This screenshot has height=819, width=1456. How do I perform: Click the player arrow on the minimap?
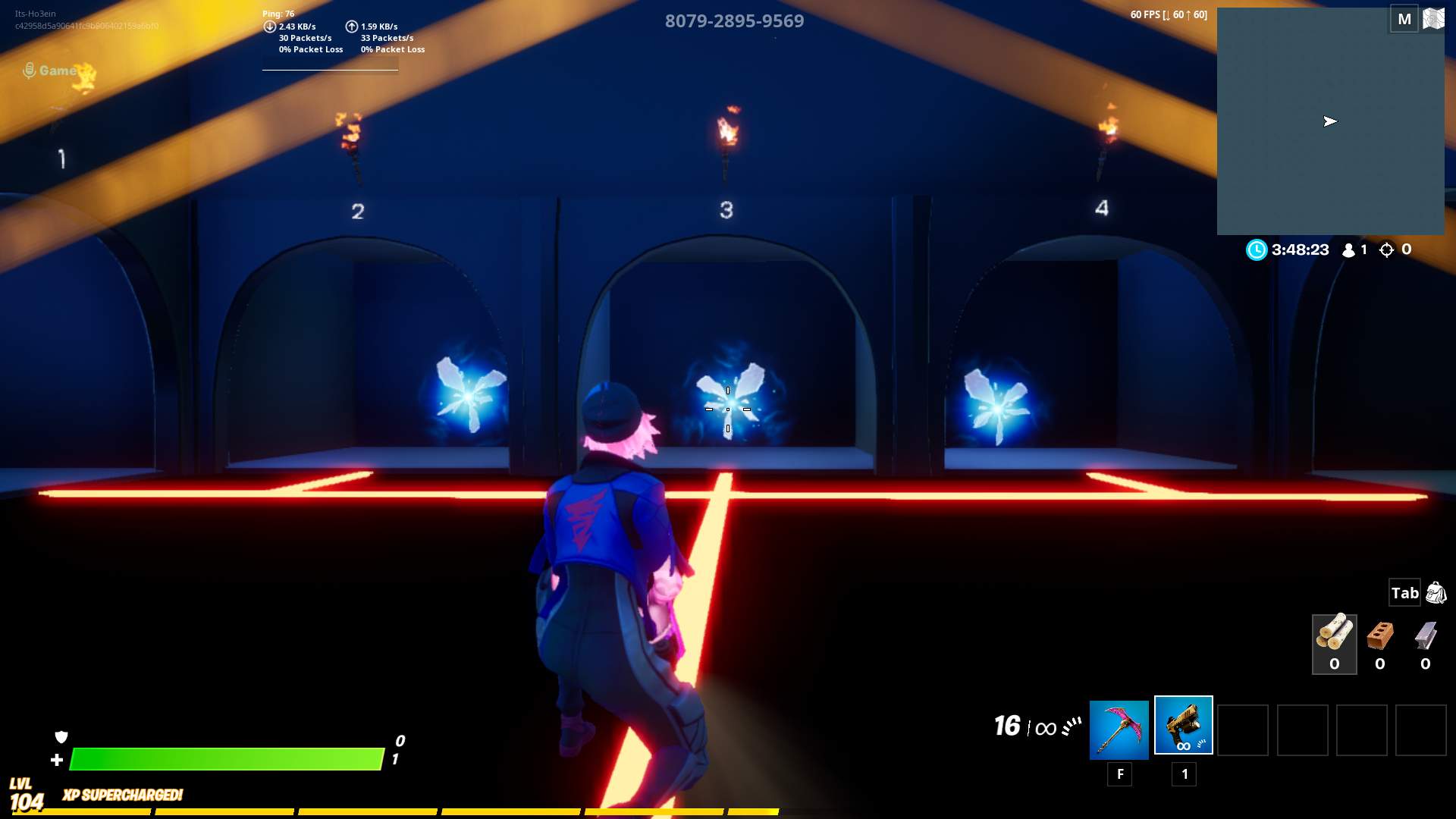[1331, 121]
